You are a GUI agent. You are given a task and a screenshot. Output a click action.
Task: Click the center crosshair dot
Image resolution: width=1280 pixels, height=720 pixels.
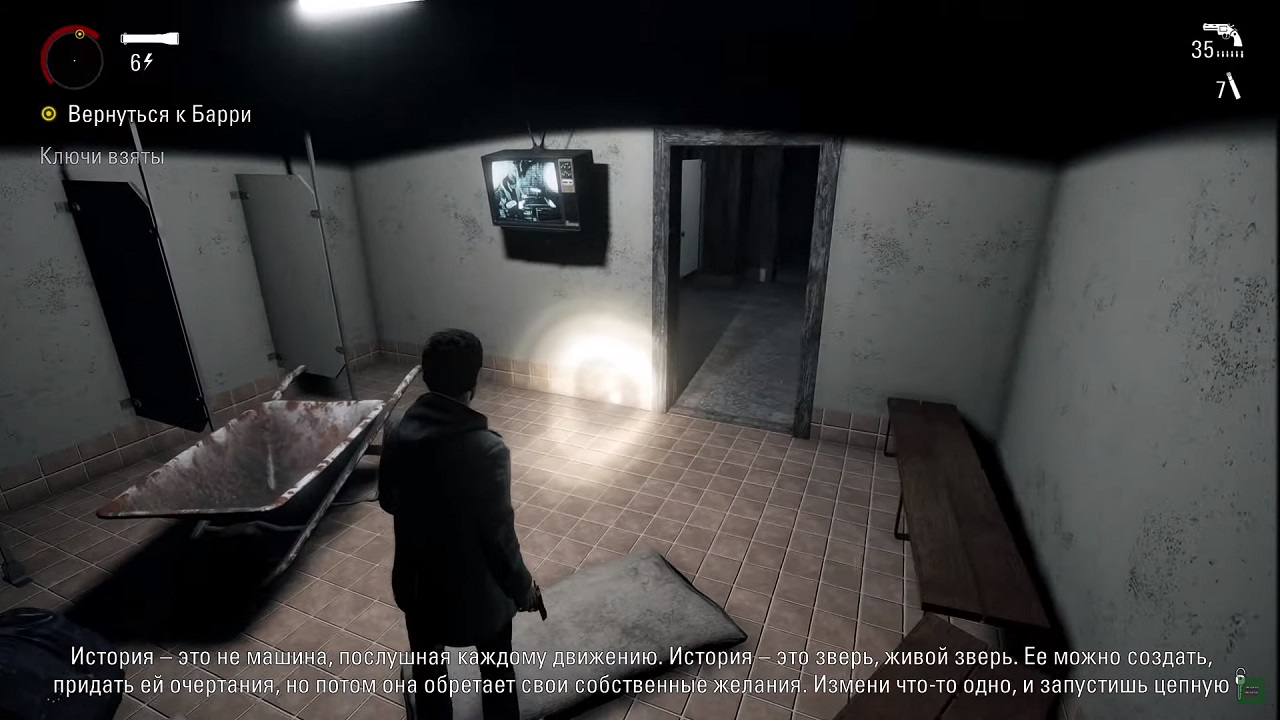(x=74, y=60)
